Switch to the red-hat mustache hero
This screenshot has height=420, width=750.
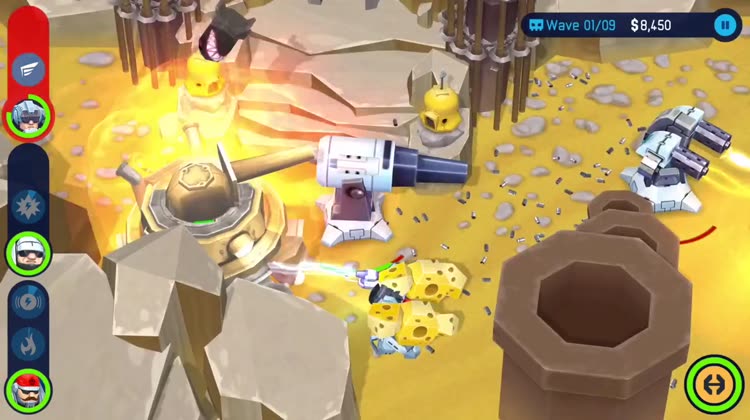pos(27,389)
